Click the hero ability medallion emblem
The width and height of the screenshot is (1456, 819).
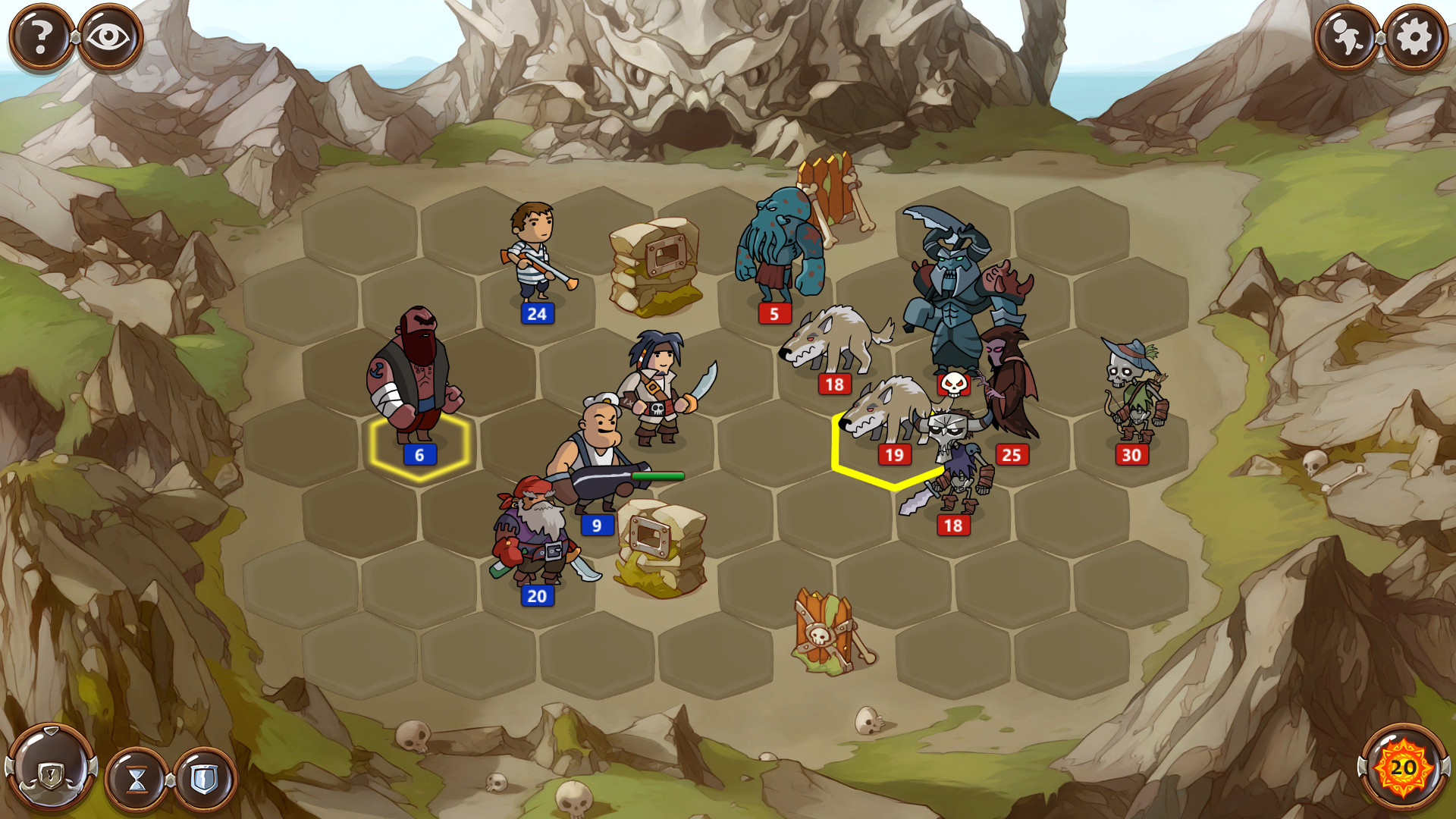click(50, 773)
